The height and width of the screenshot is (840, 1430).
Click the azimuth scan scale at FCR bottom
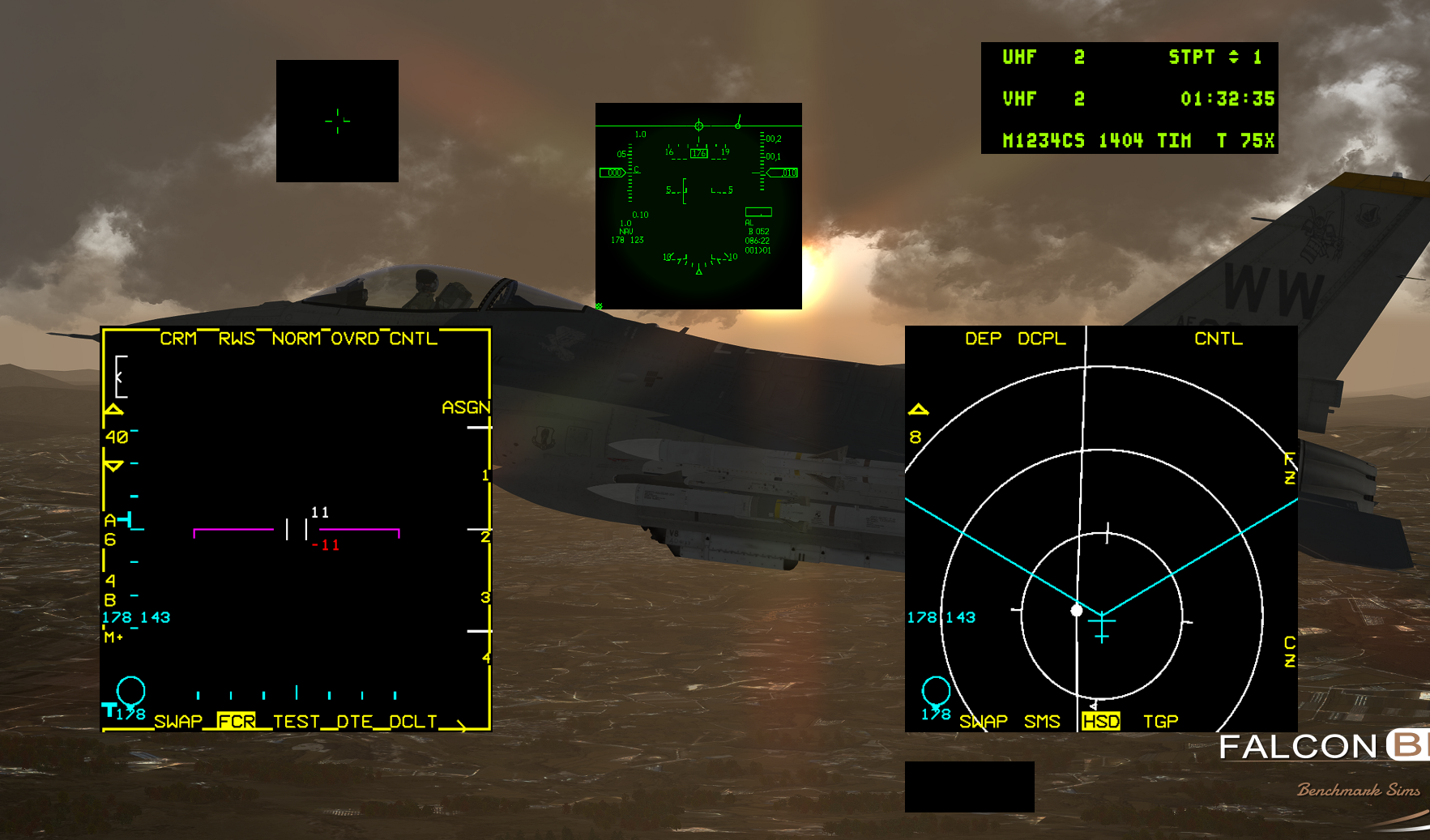(x=296, y=694)
